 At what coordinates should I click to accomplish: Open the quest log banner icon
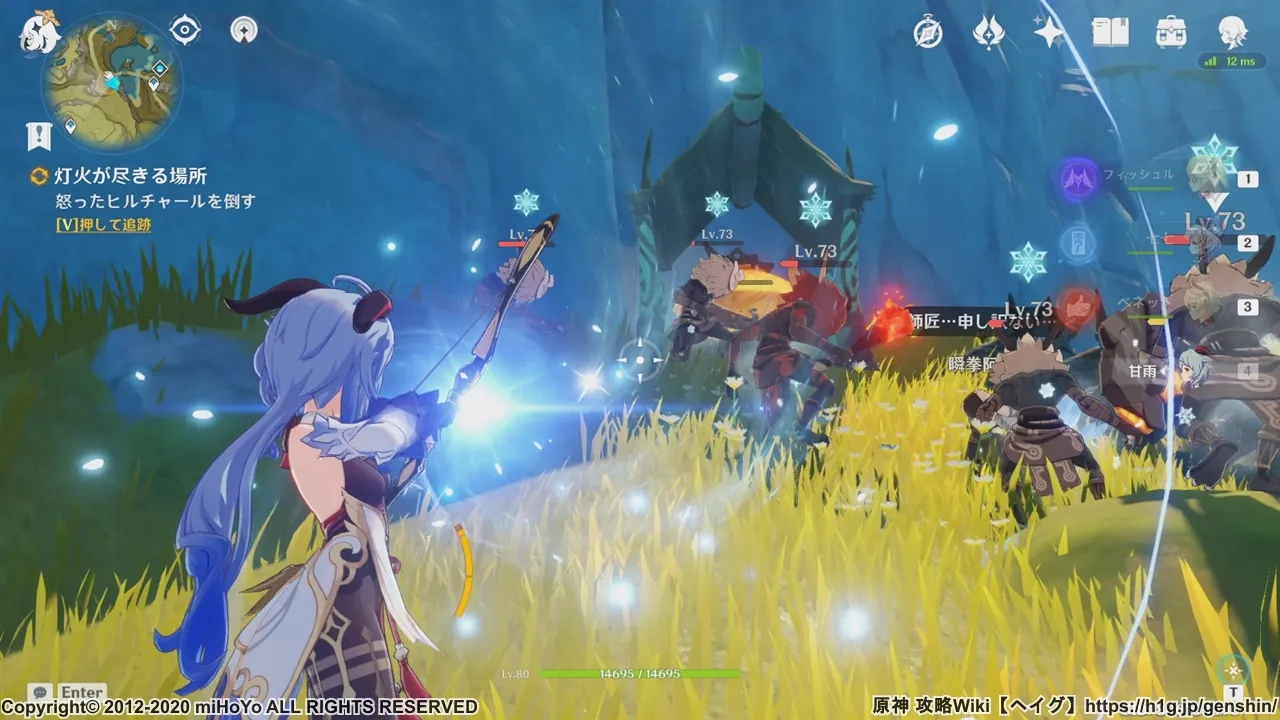click(x=39, y=136)
